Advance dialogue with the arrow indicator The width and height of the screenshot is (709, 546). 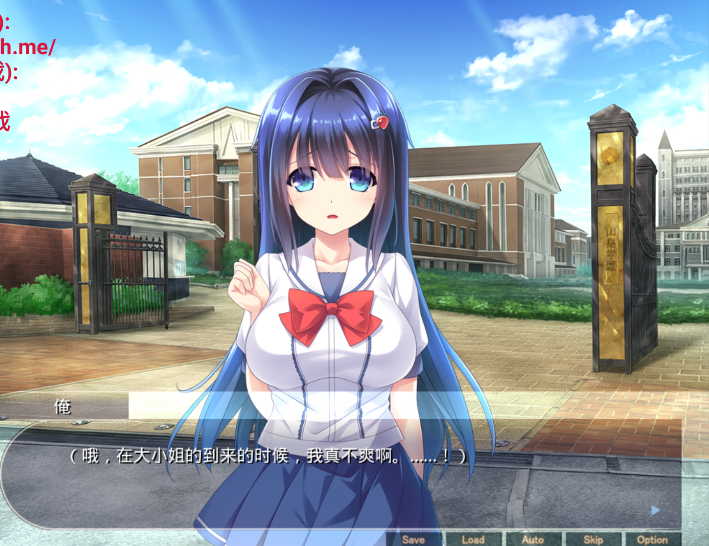click(655, 510)
